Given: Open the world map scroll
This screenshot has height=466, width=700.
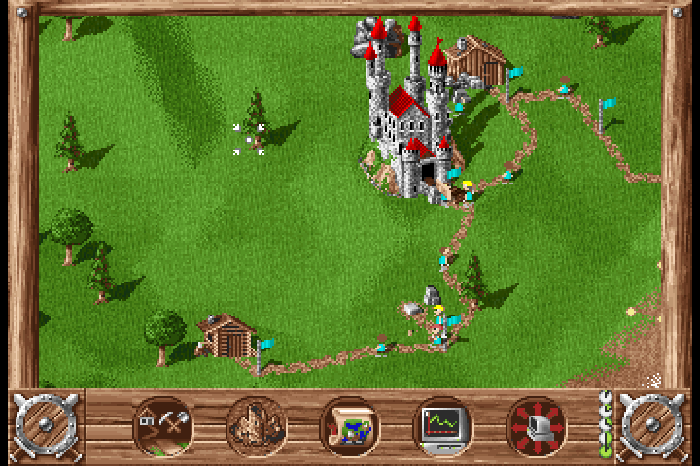Looking at the screenshot, I should (349, 426).
